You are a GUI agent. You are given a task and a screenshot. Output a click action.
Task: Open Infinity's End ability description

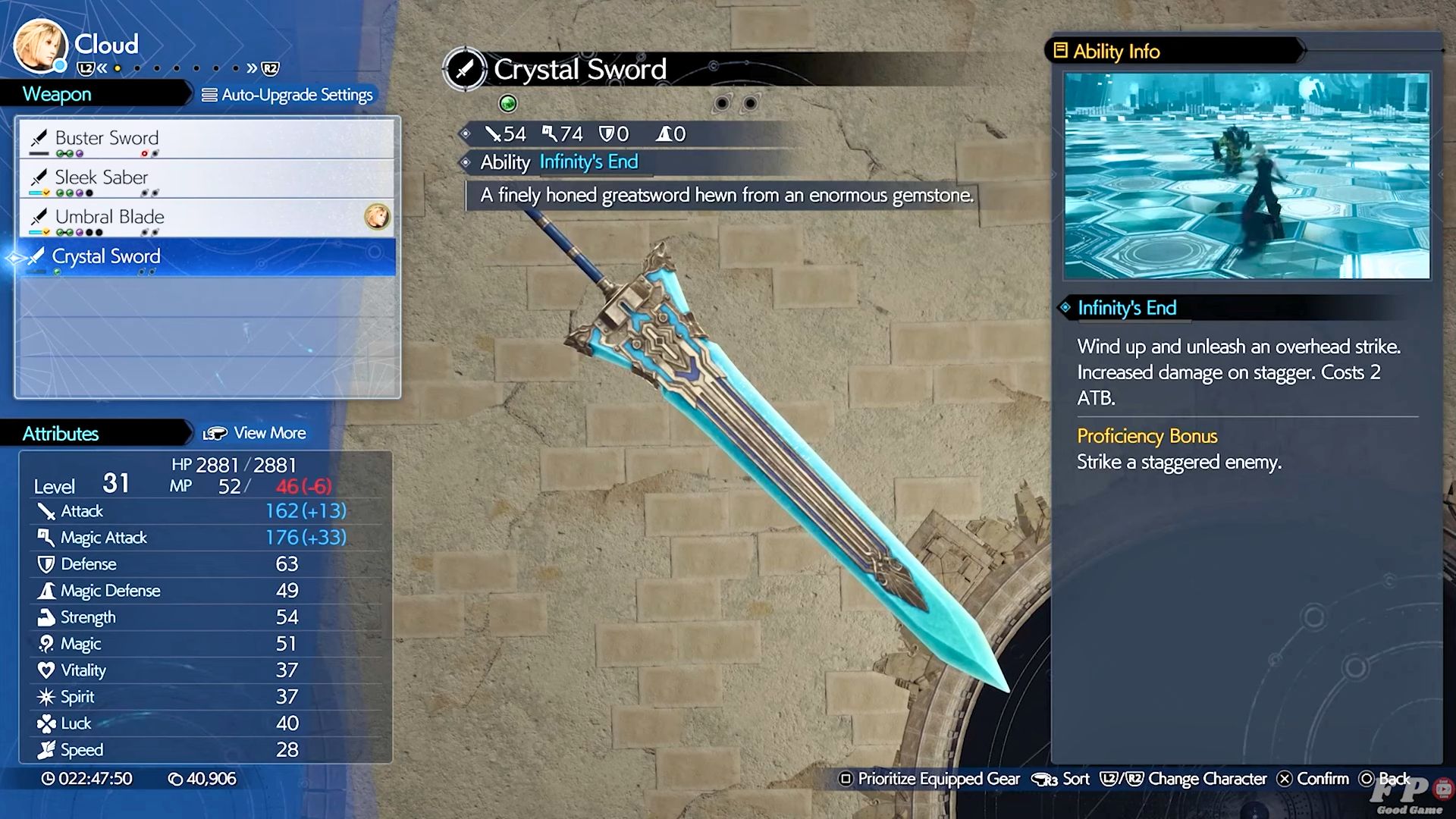pyautogui.click(x=588, y=162)
